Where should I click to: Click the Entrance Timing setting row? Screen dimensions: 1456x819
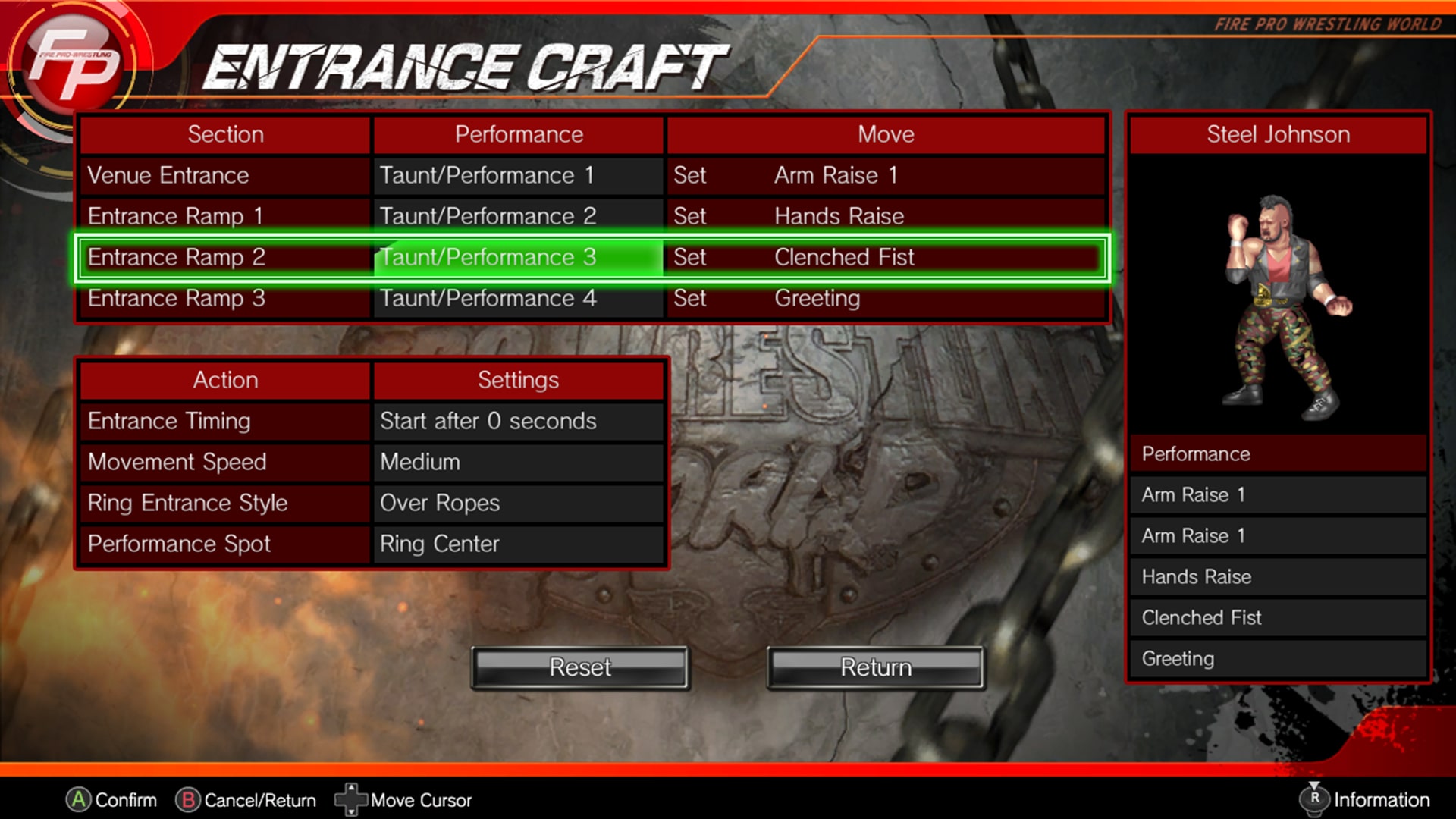(224, 421)
